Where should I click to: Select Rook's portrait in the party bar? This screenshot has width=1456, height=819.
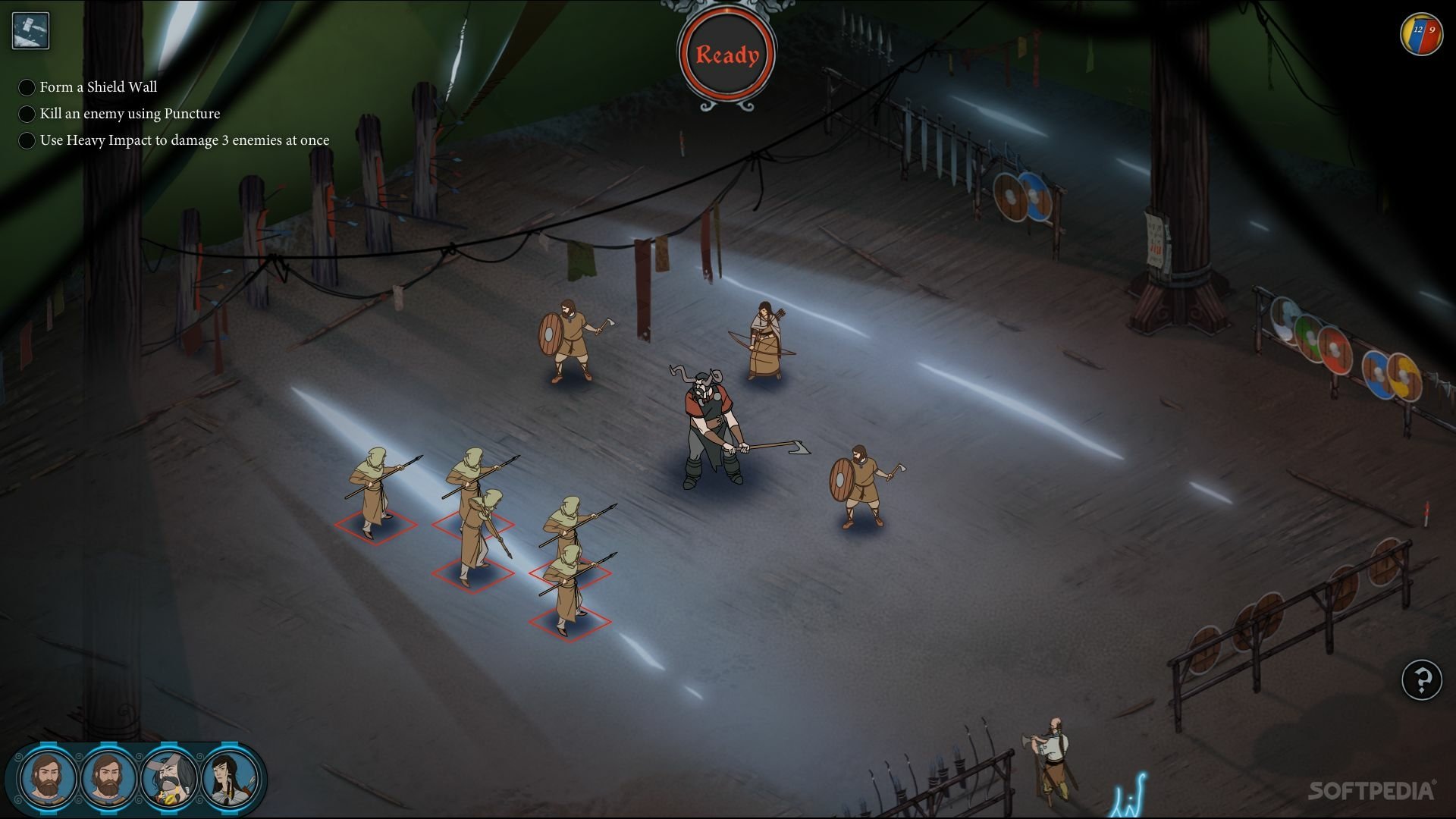(48, 779)
